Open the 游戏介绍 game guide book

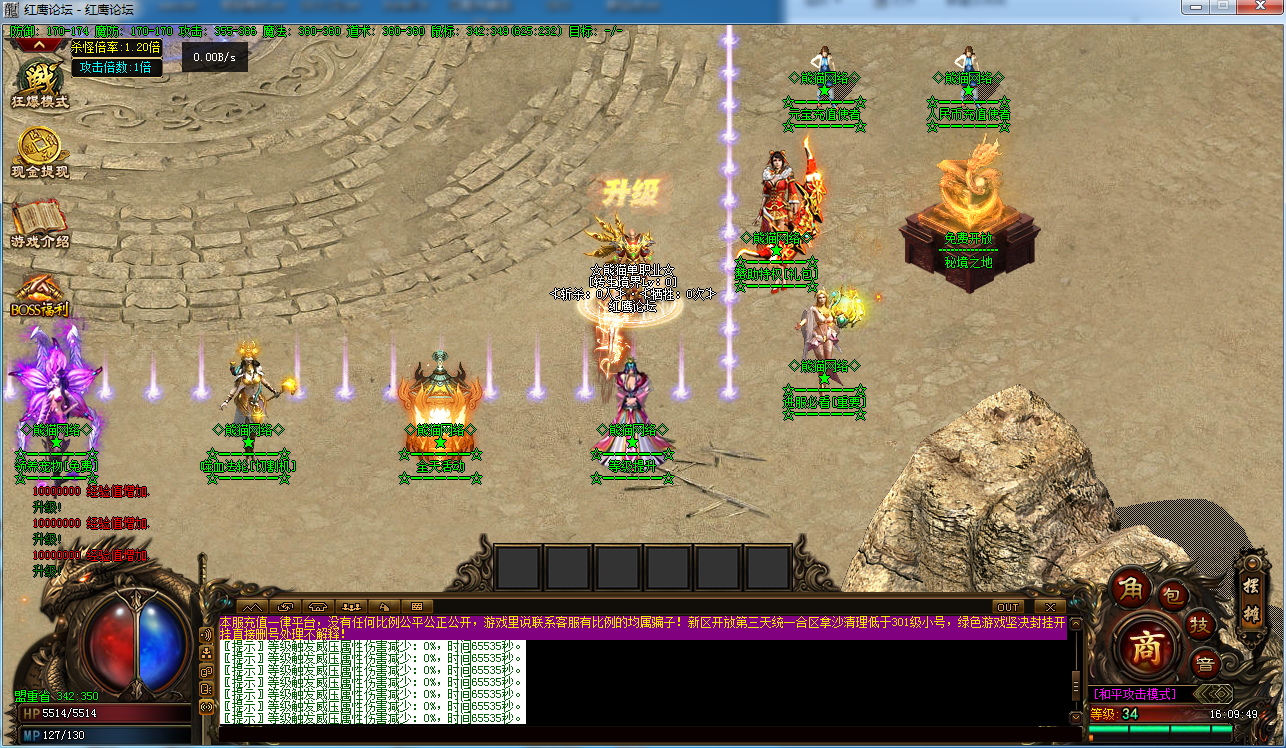(x=39, y=223)
